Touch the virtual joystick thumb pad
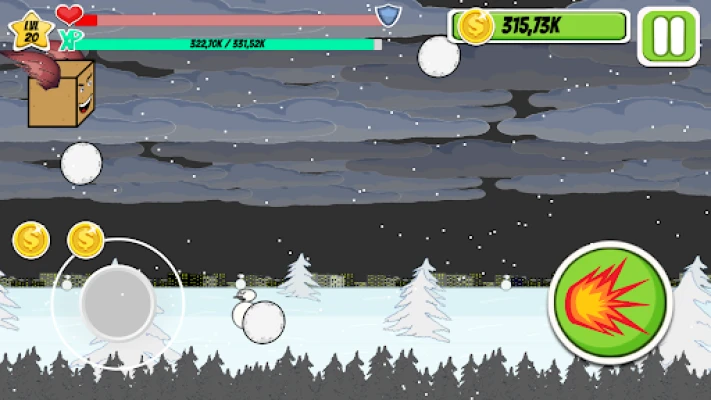This screenshot has width=711, height=400. (118, 303)
